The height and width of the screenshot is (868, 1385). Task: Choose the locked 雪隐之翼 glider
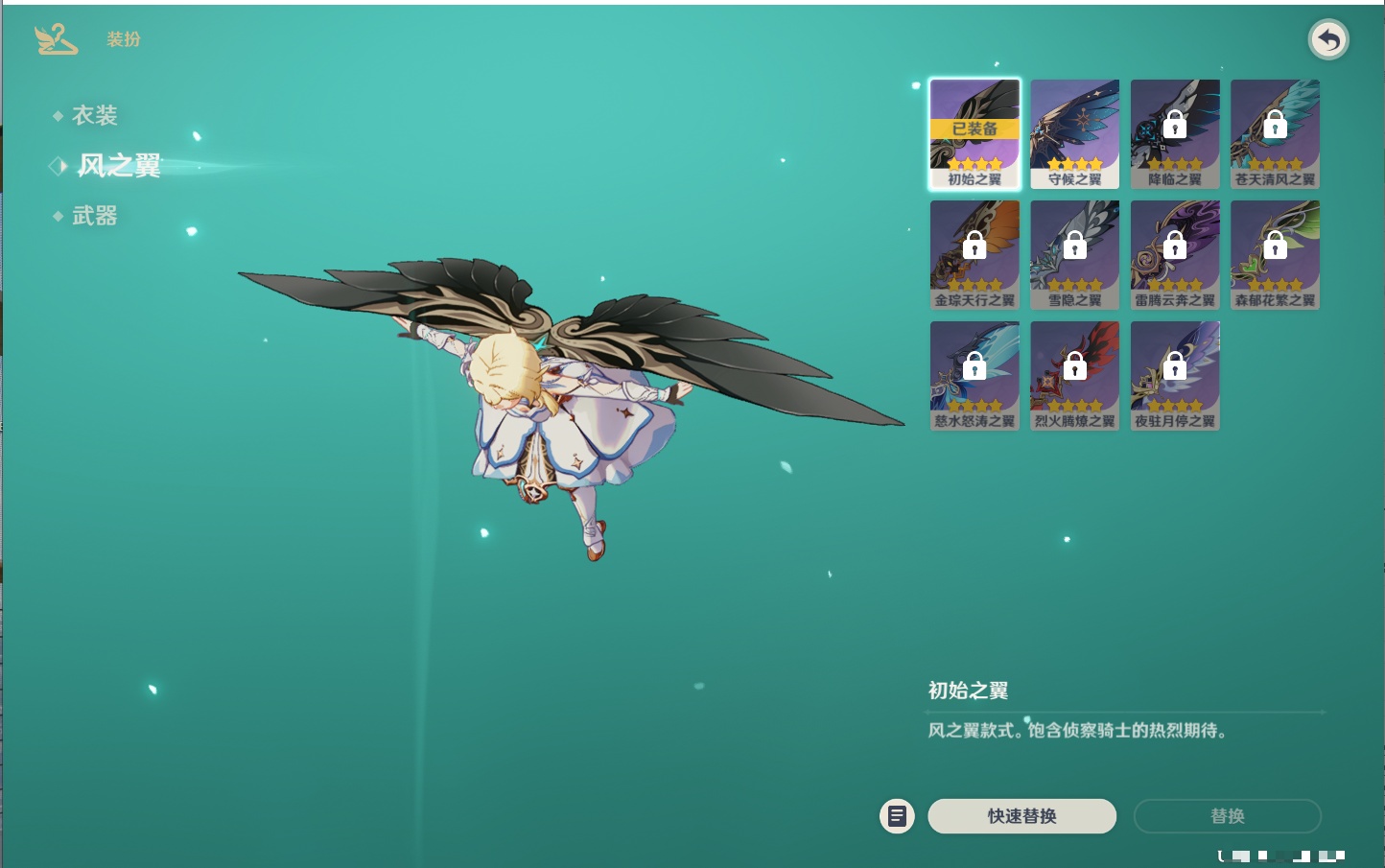click(1074, 254)
